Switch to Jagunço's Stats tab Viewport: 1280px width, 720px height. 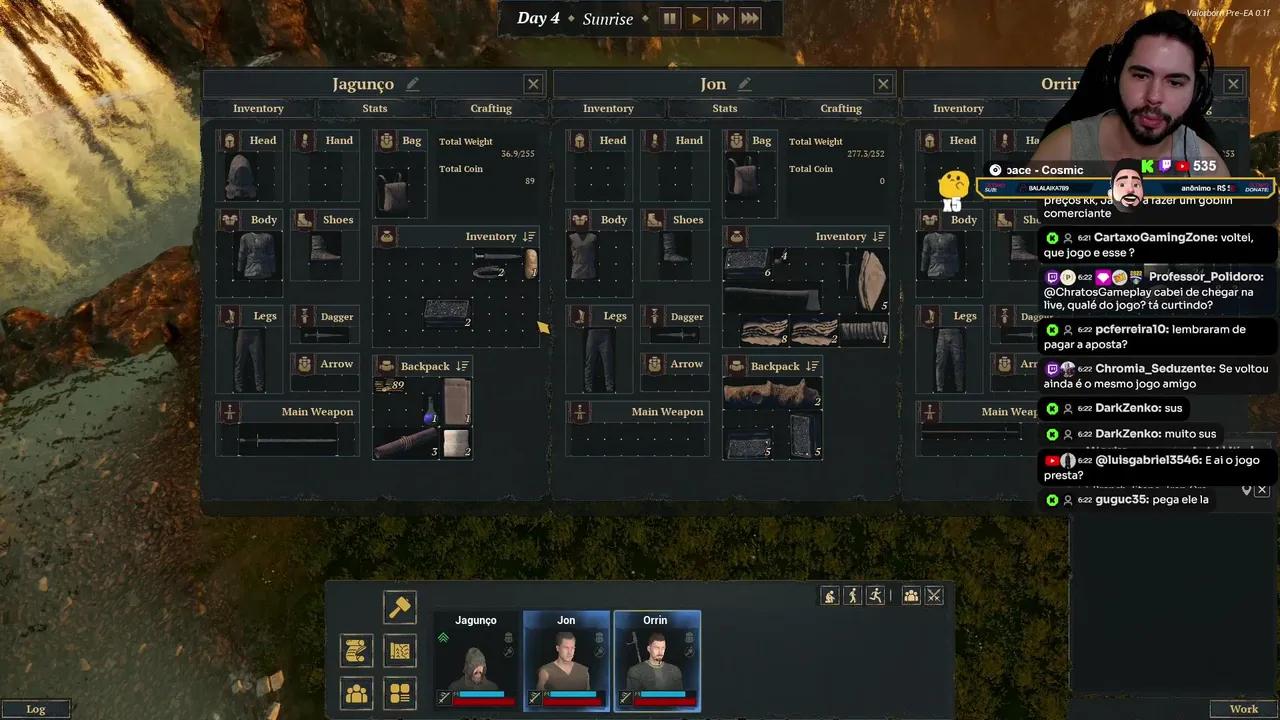(x=375, y=108)
